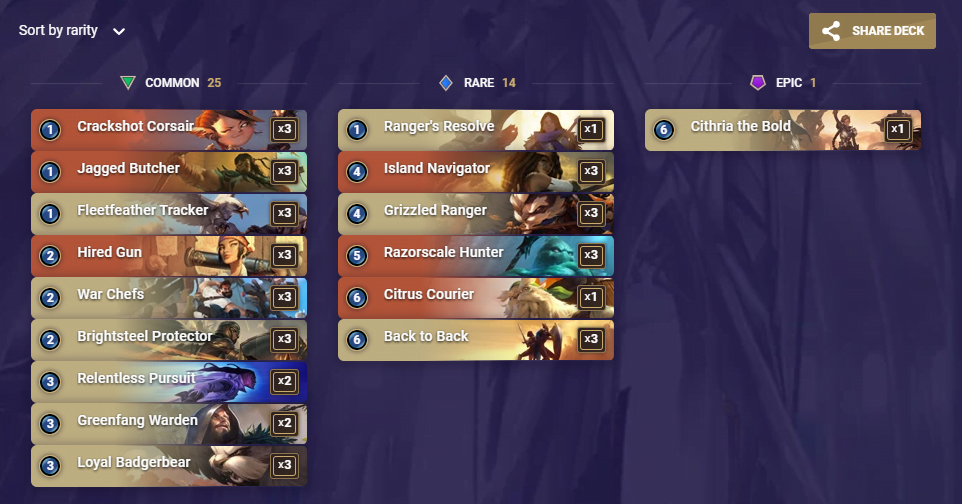This screenshot has height=504, width=962.
Task: Open the Sort by rarity dropdown
Action: point(72,31)
